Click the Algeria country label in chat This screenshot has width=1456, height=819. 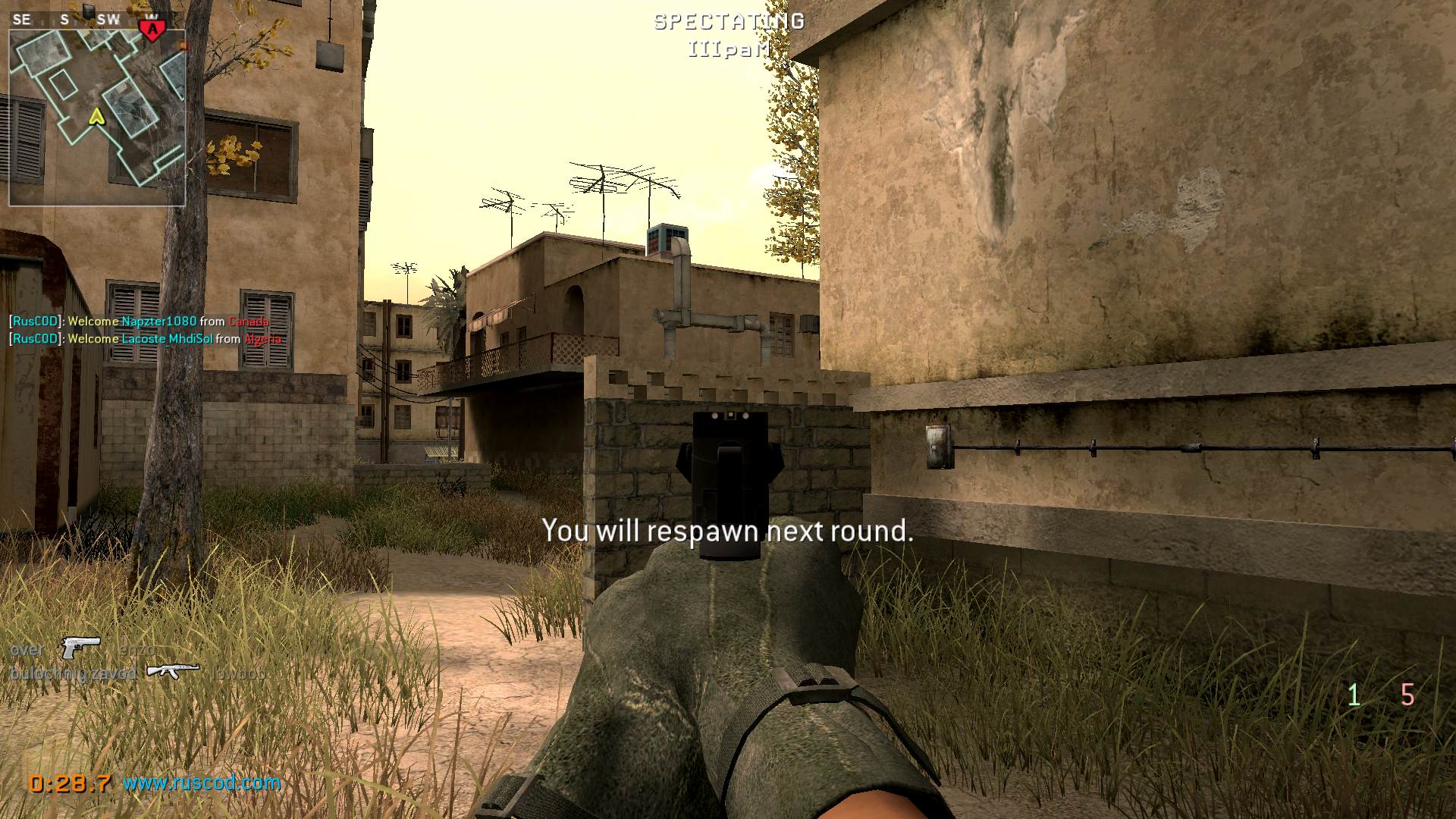[264, 339]
